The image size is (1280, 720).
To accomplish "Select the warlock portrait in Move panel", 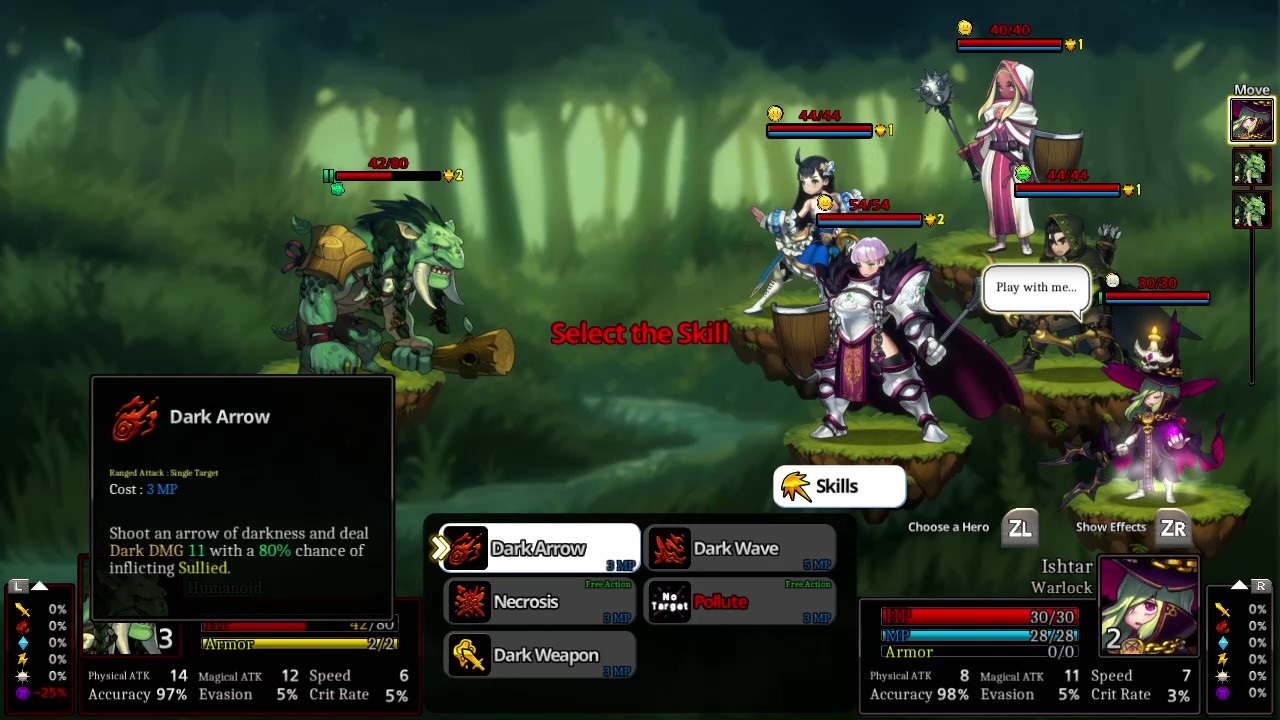I will [1252, 122].
